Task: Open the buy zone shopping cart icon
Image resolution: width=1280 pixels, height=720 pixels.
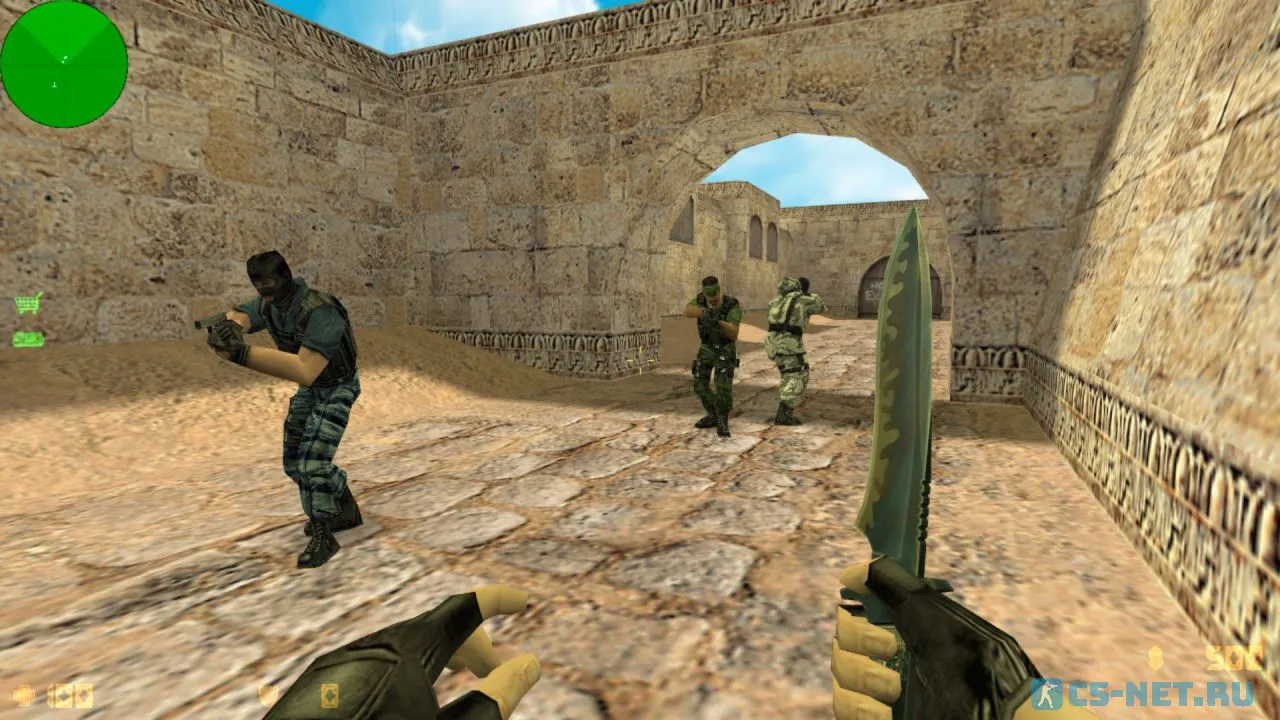Action: 28,302
